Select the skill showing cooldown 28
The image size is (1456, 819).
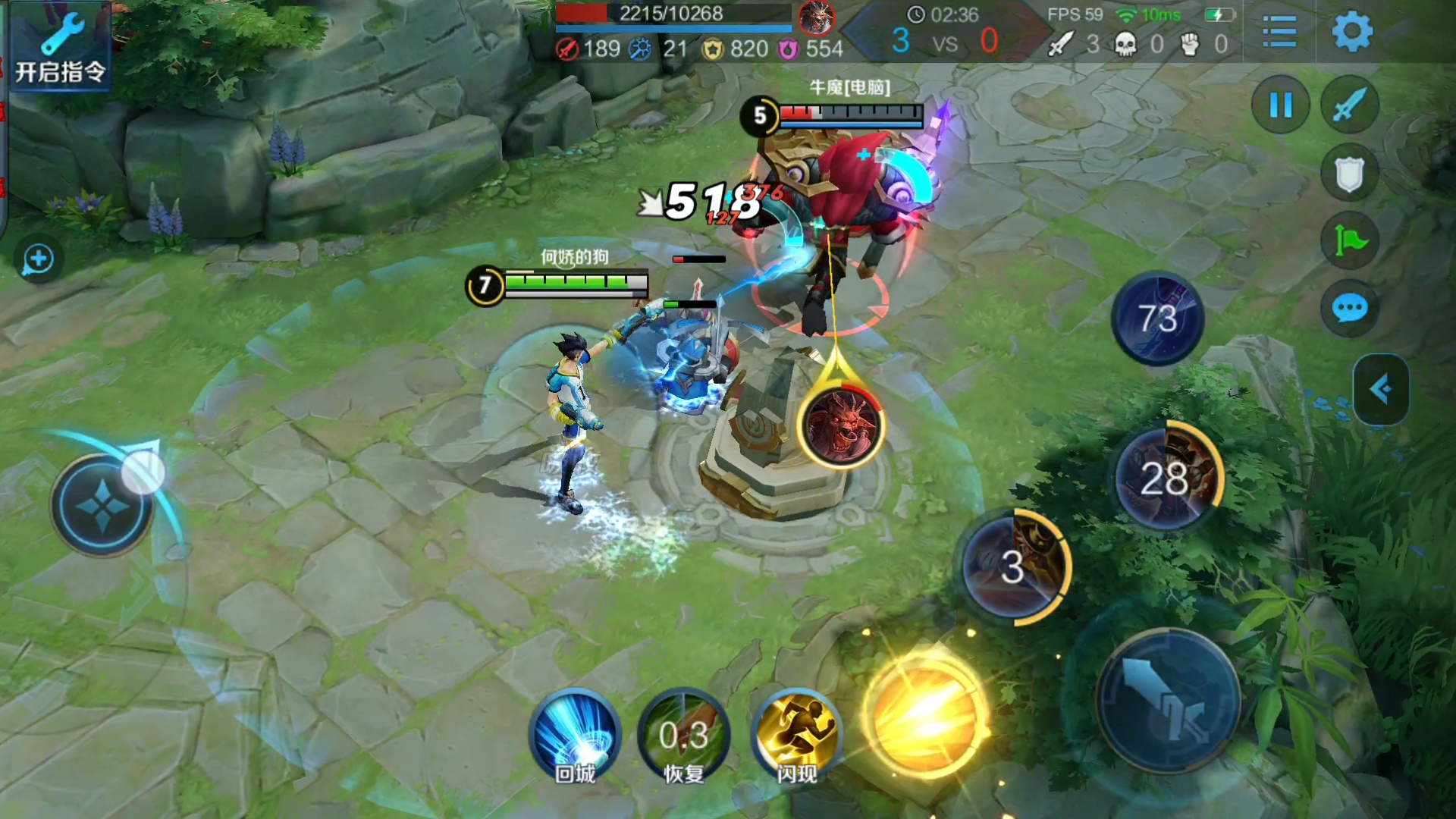pyautogui.click(x=1166, y=478)
